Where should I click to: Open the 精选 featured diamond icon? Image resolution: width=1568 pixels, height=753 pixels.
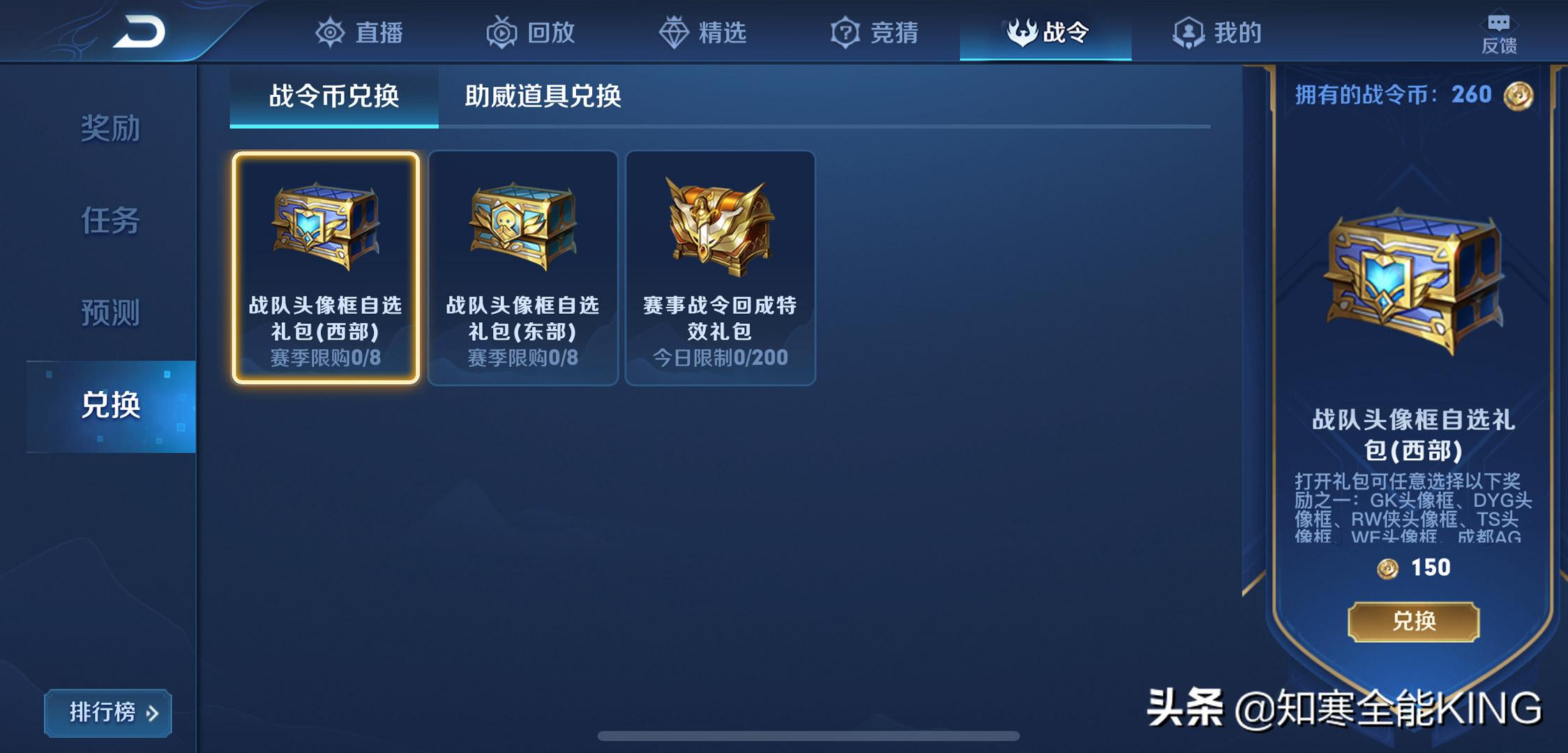[x=675, y=31]
